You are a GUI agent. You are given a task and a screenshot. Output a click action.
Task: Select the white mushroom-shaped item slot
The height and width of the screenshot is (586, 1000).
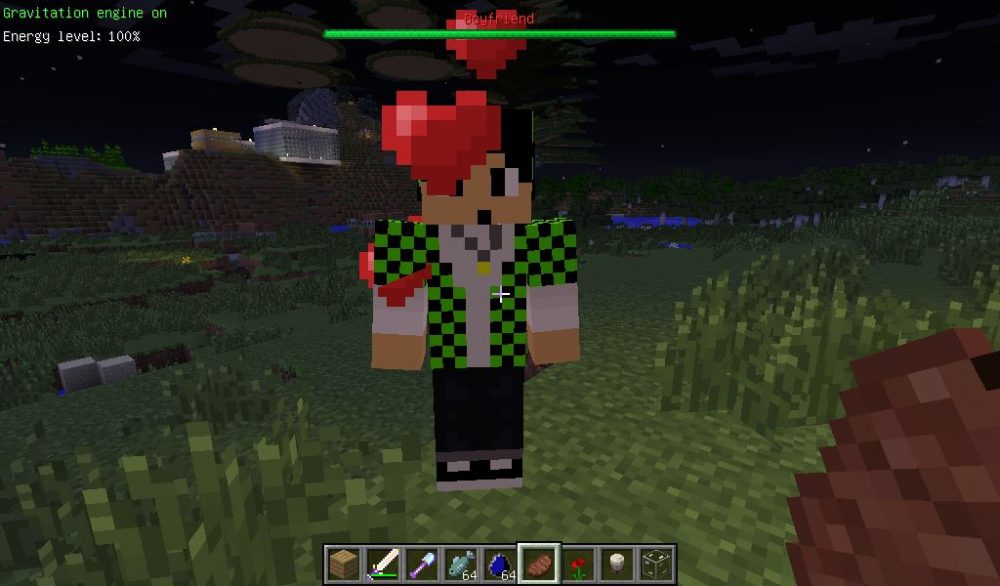616,564
